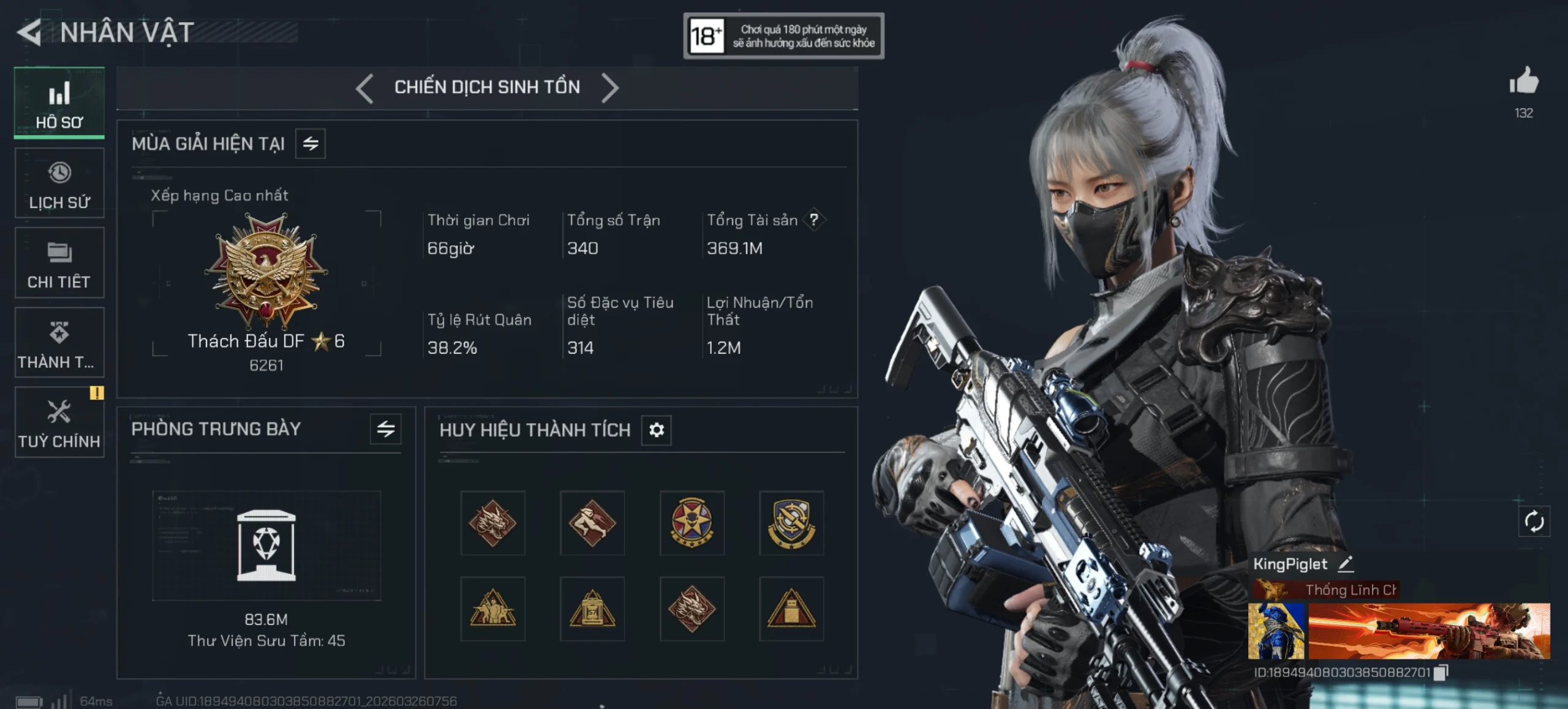The height and width of the screenshot is (709, 1568).
Task: Rotate the character with the refresh icon
Action: (x=1534, y=522)
